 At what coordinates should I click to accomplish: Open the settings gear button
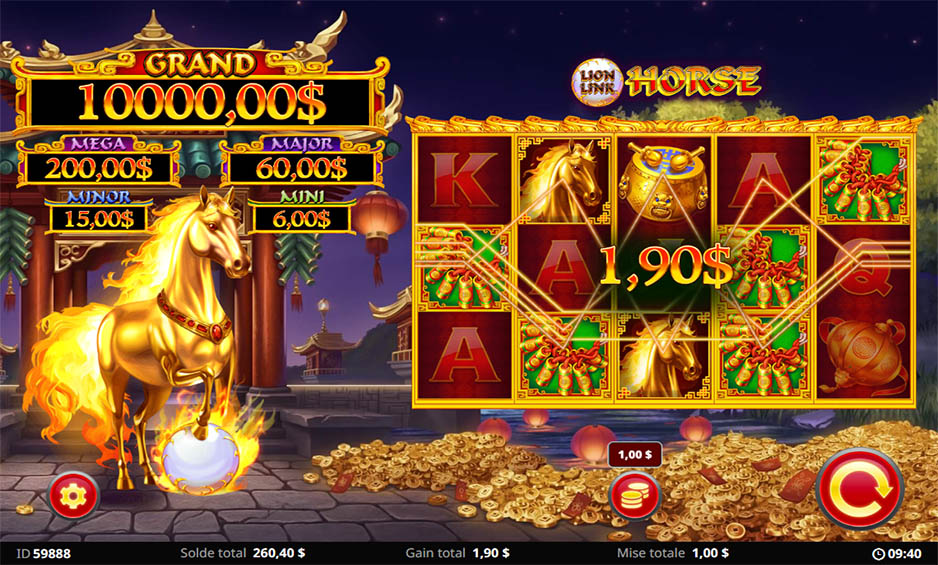74,494
